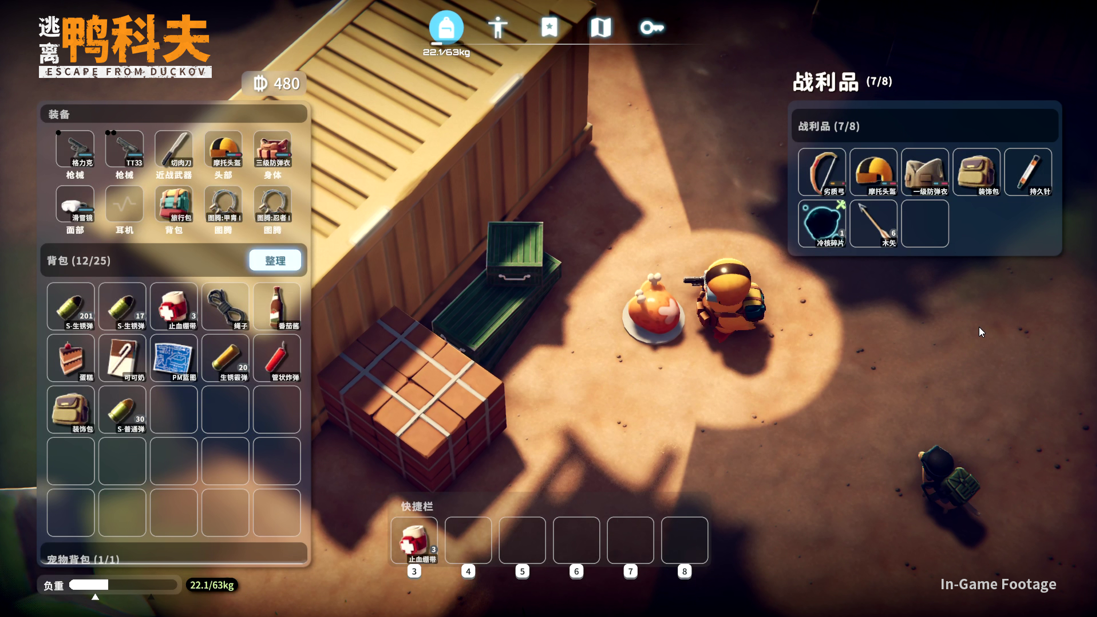Screen dimensions: 1097x617
Task: Select the 木矢 arrows in loot
Action: click(873, 223)
